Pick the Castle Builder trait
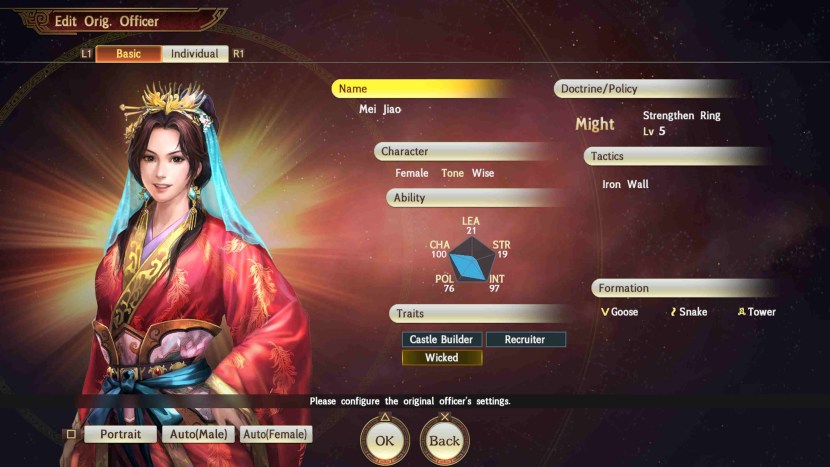This screenshot has height=467, width=830. point(442,340)
